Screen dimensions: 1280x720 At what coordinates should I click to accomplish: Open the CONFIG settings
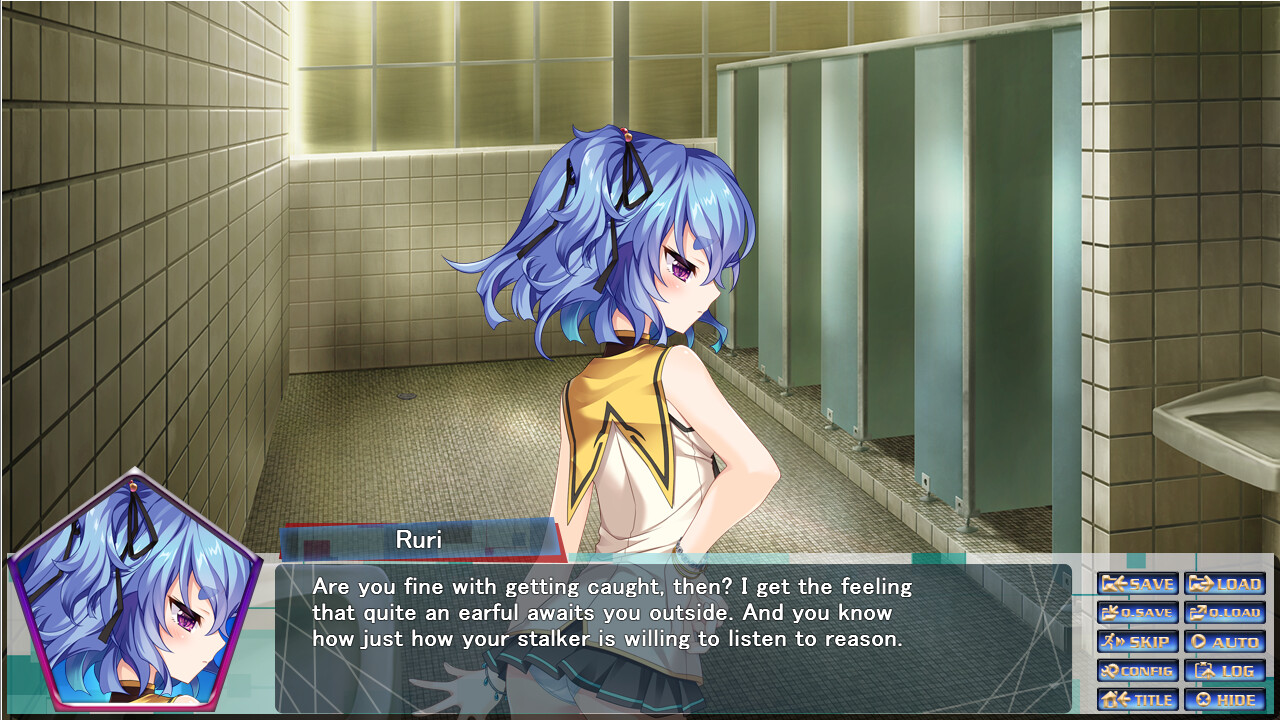1138,671
